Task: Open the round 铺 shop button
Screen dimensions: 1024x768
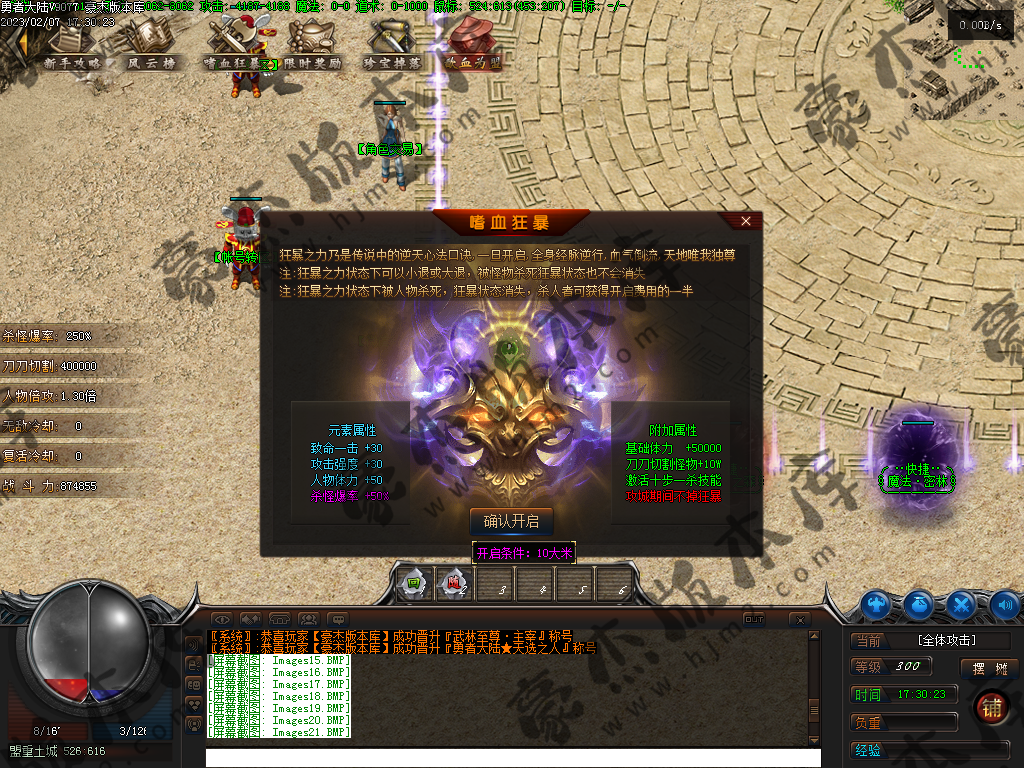Action: tap(993, 707)
